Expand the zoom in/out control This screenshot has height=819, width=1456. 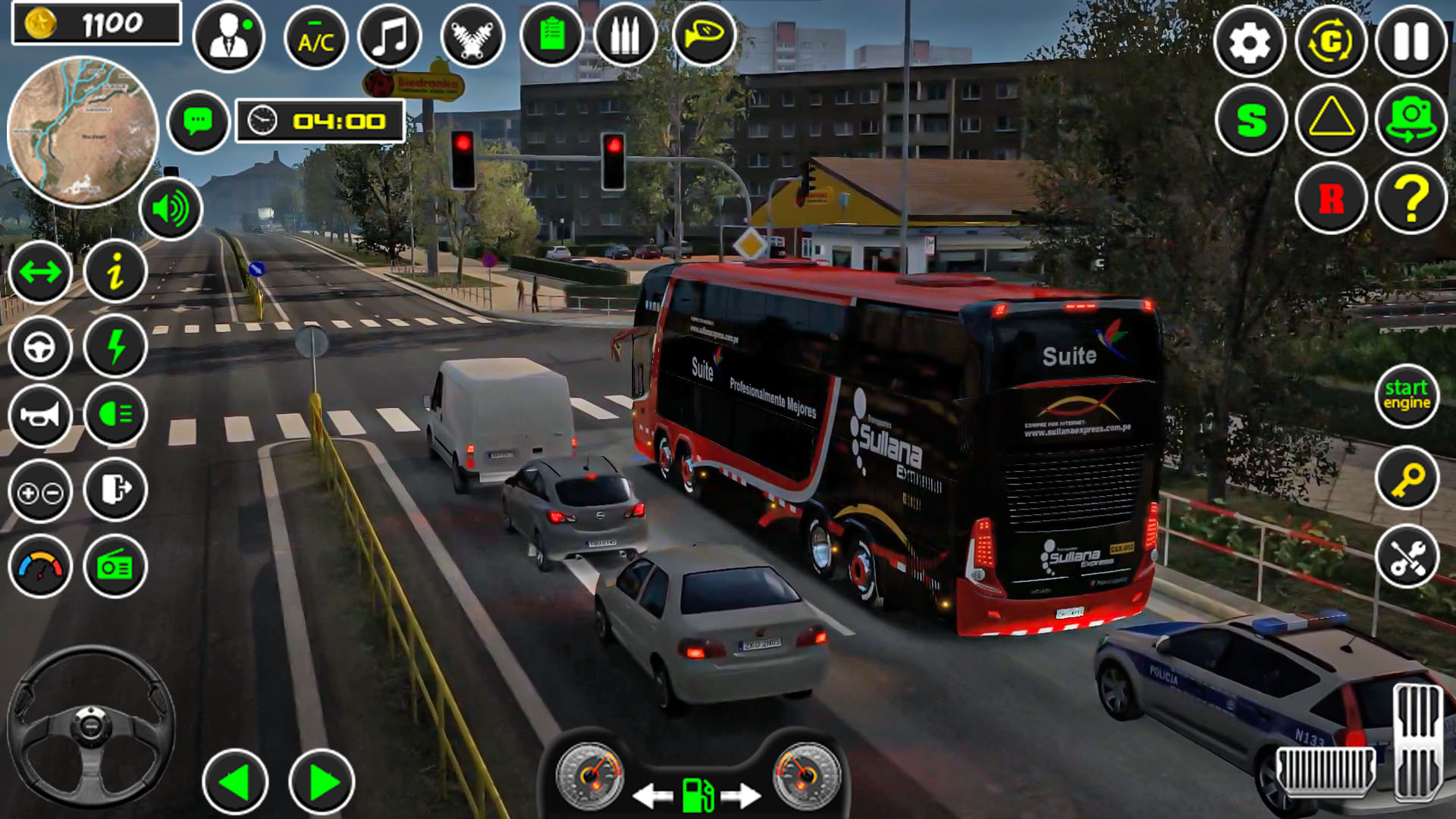tap(40, 491)
